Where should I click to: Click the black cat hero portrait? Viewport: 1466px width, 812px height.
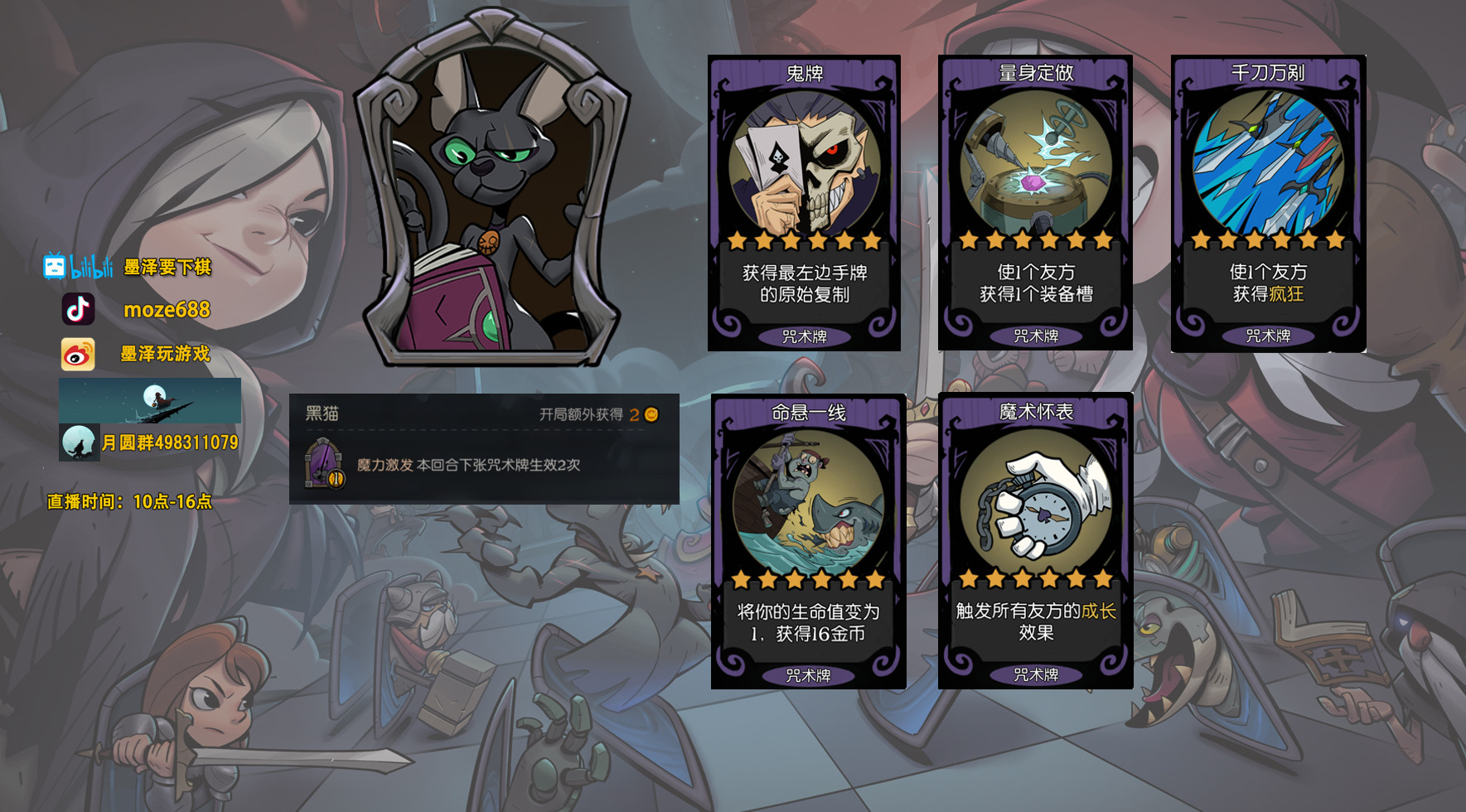[492, 191]
